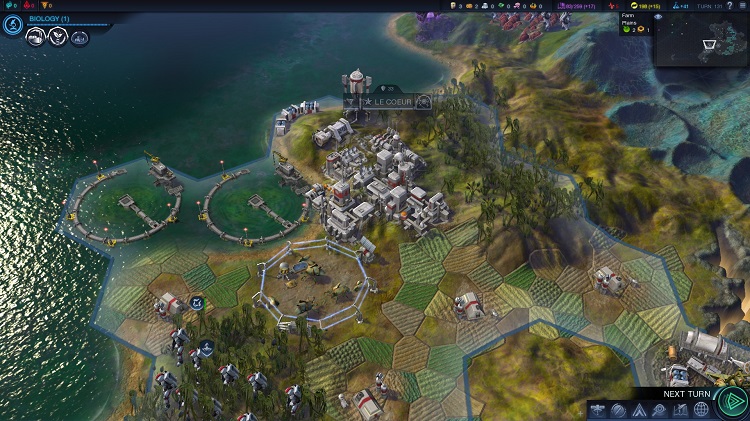Open the planet icon in bottom toolbar
750x421 pixels.
pos(618,409)
